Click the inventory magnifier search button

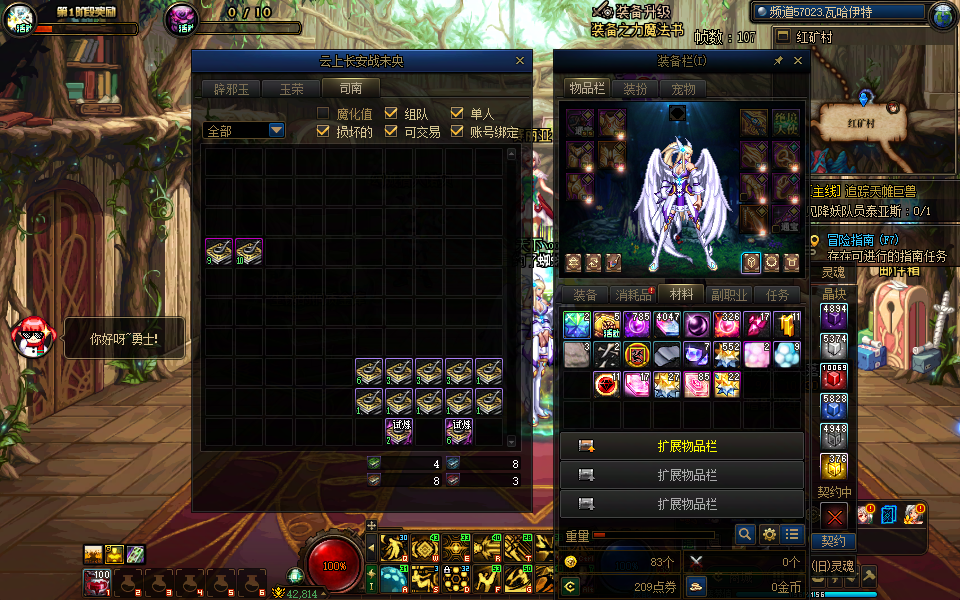[x=744, y=535]
